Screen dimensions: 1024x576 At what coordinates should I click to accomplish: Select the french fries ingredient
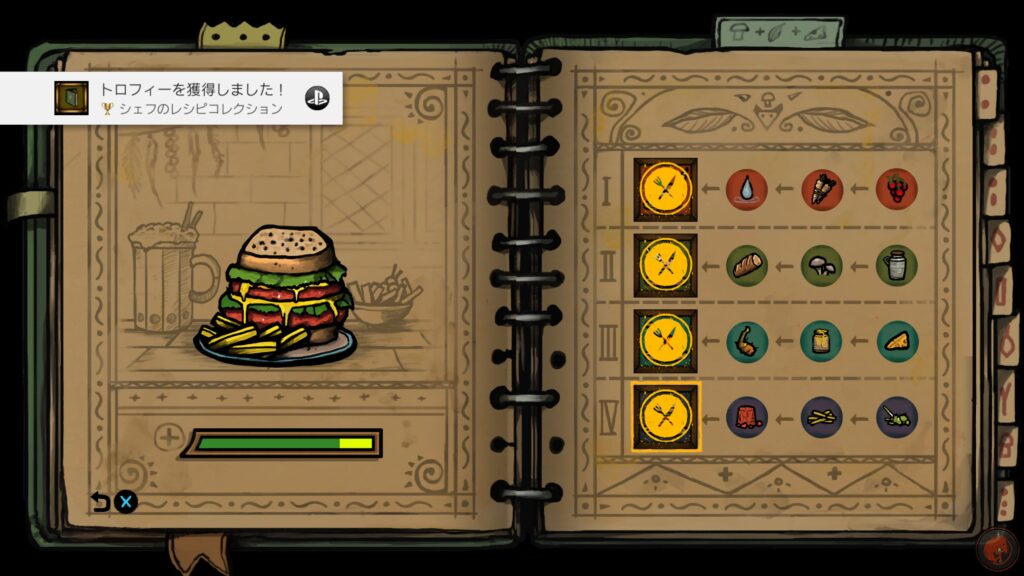822,417
